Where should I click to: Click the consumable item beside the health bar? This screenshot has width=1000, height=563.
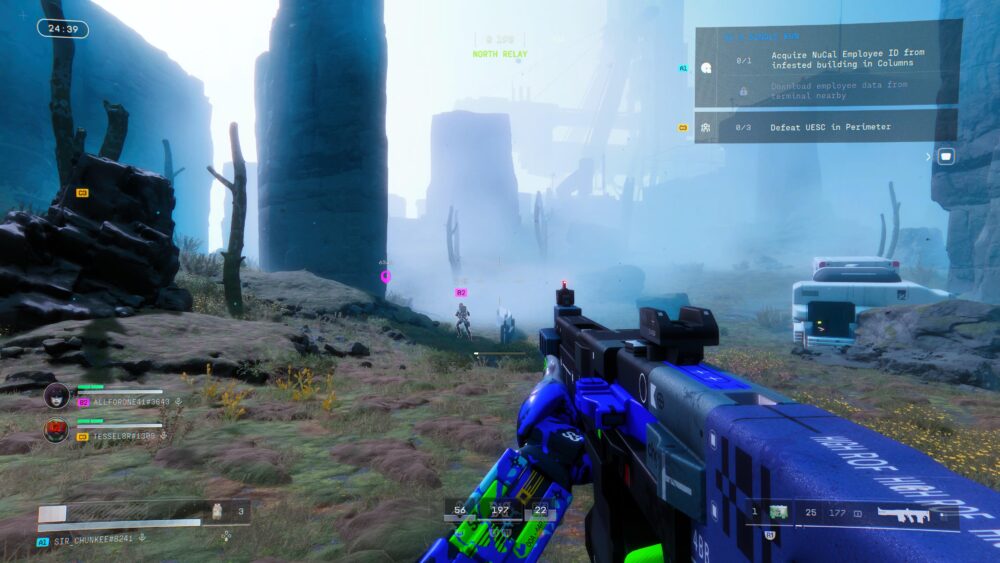tap(217, 511)
